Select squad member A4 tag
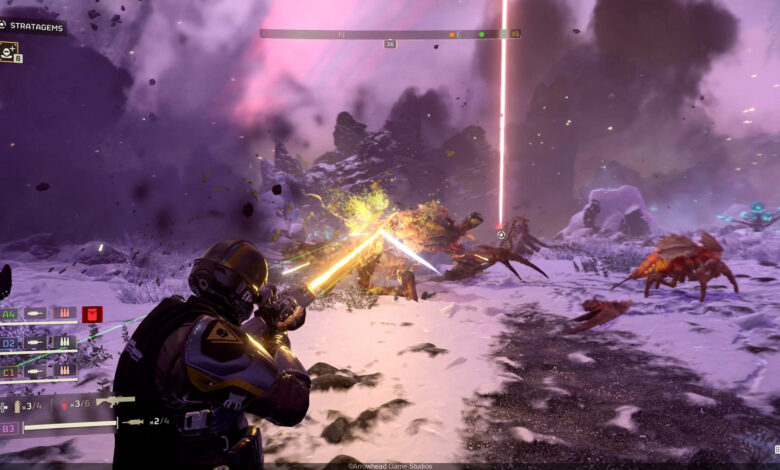This screenshot has height=470, width=780. 10,313
